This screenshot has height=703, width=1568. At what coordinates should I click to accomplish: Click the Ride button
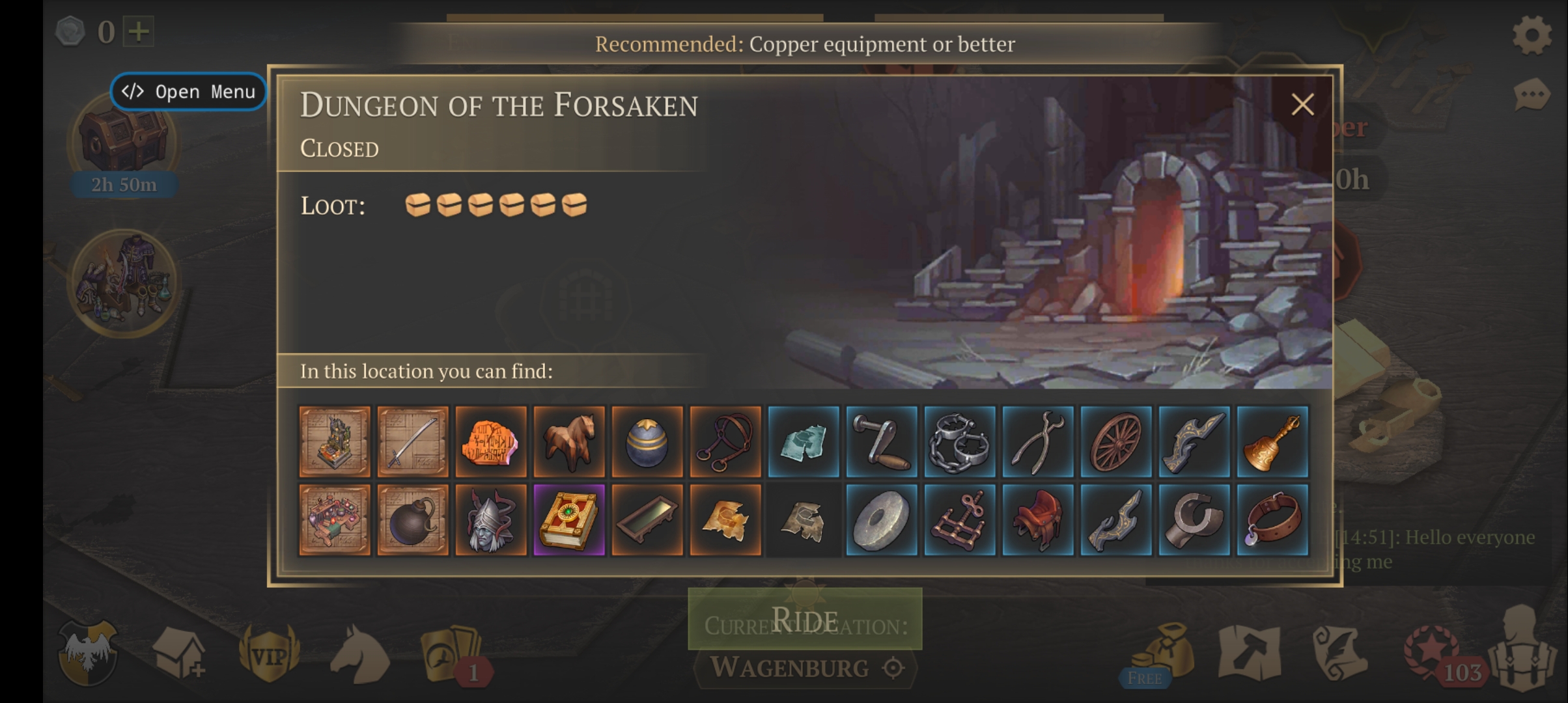(x=805, y=618)
